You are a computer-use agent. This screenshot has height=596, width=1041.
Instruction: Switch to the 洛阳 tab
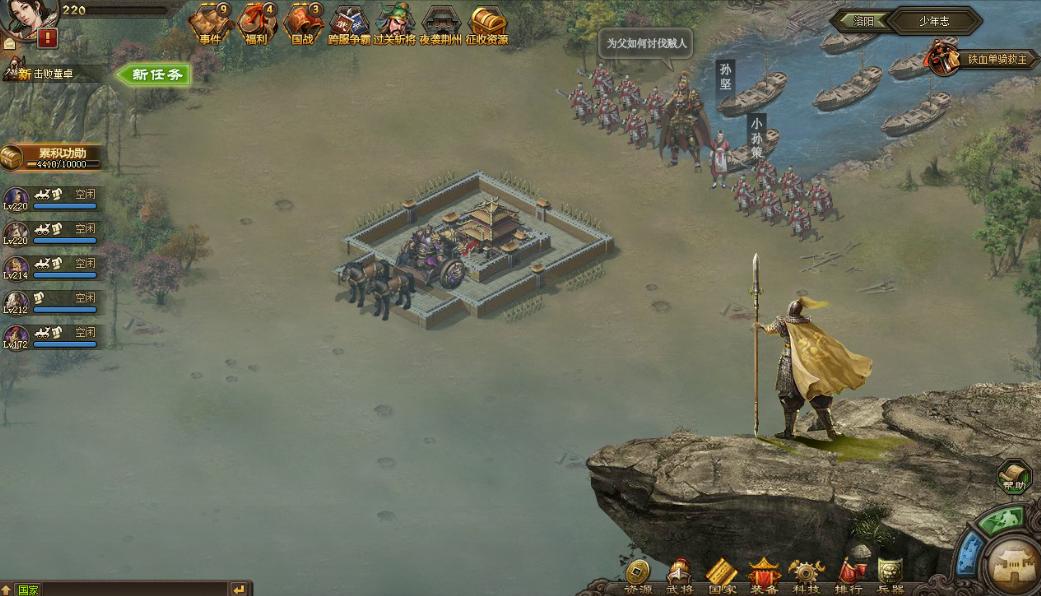[x=862, y=20]
